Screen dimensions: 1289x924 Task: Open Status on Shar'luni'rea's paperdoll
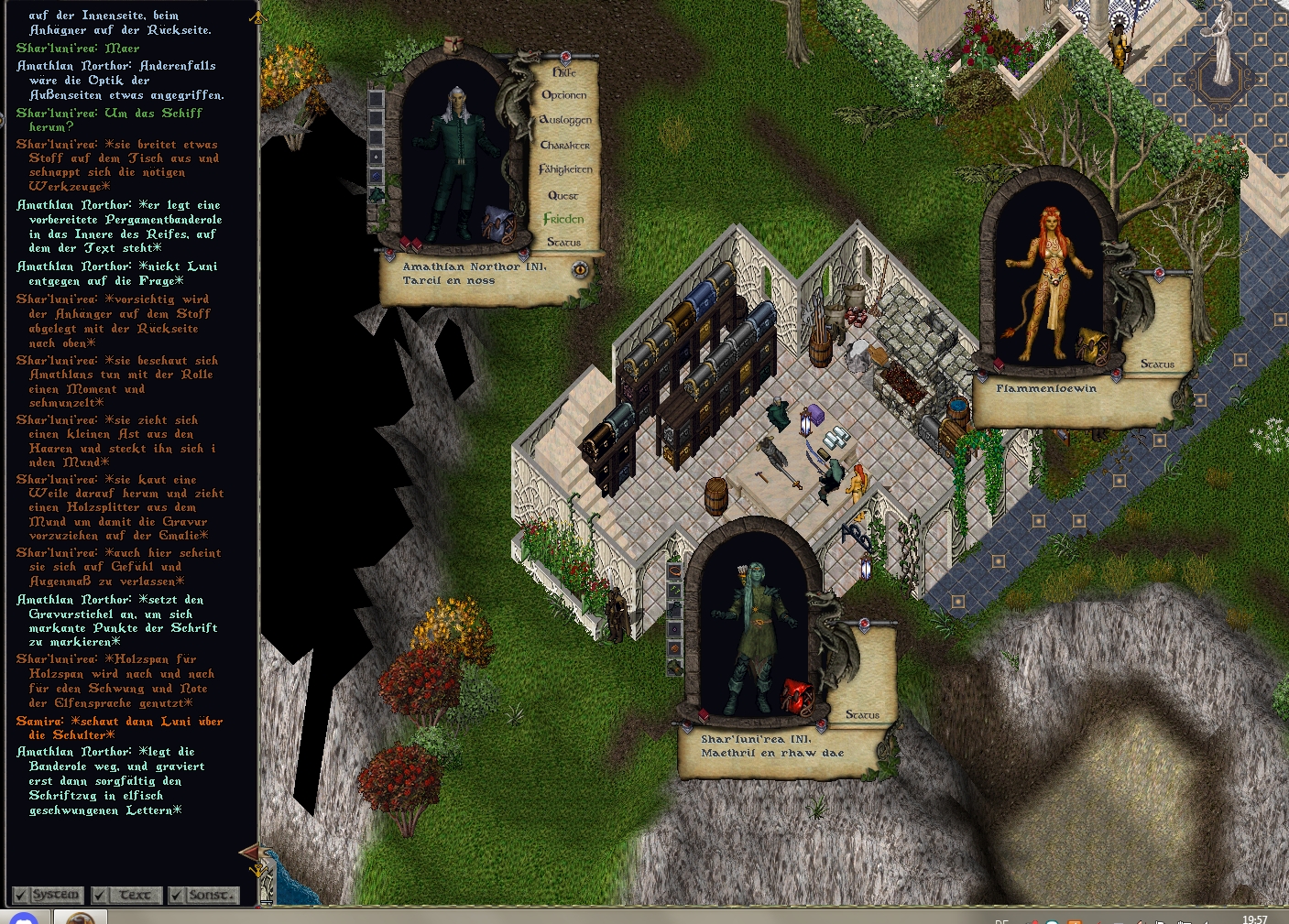click(862, 715)
